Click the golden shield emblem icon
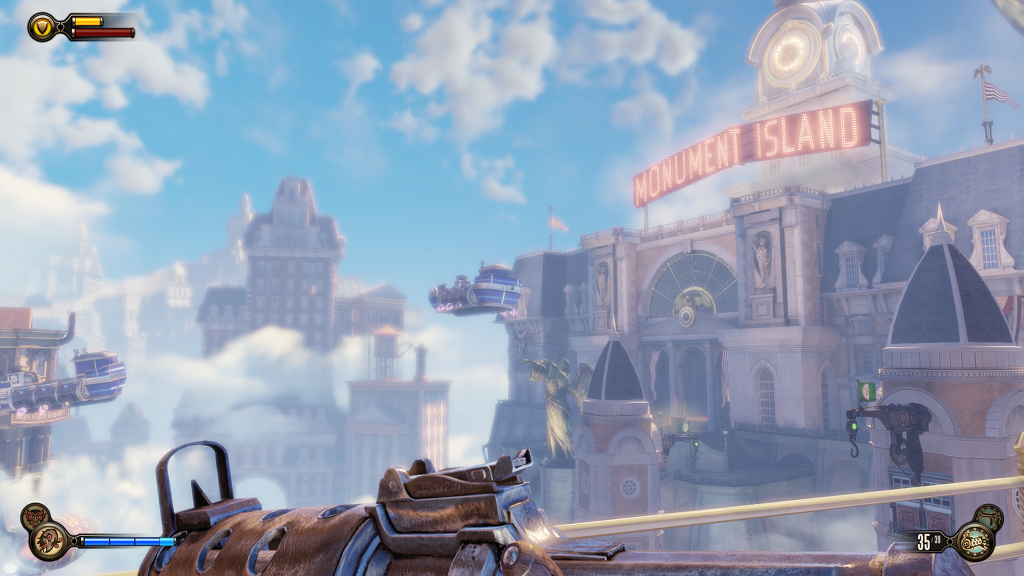The height and width of the screenshot is (576, 1024). click(43, 26)
